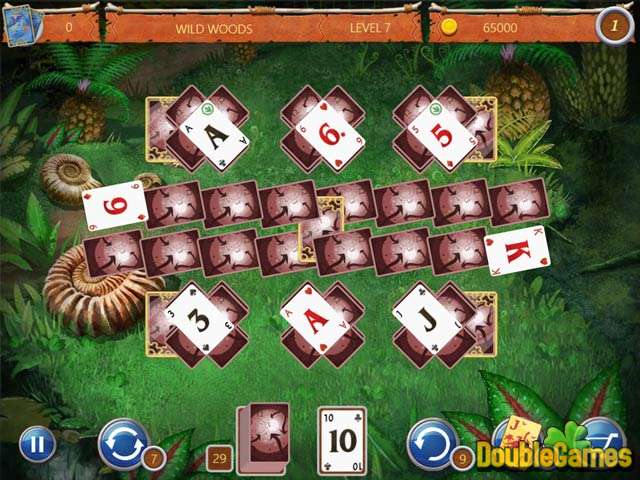Play the face-up Ace of spades card
This screenshot has width=640, height=480.
[213, 134]
